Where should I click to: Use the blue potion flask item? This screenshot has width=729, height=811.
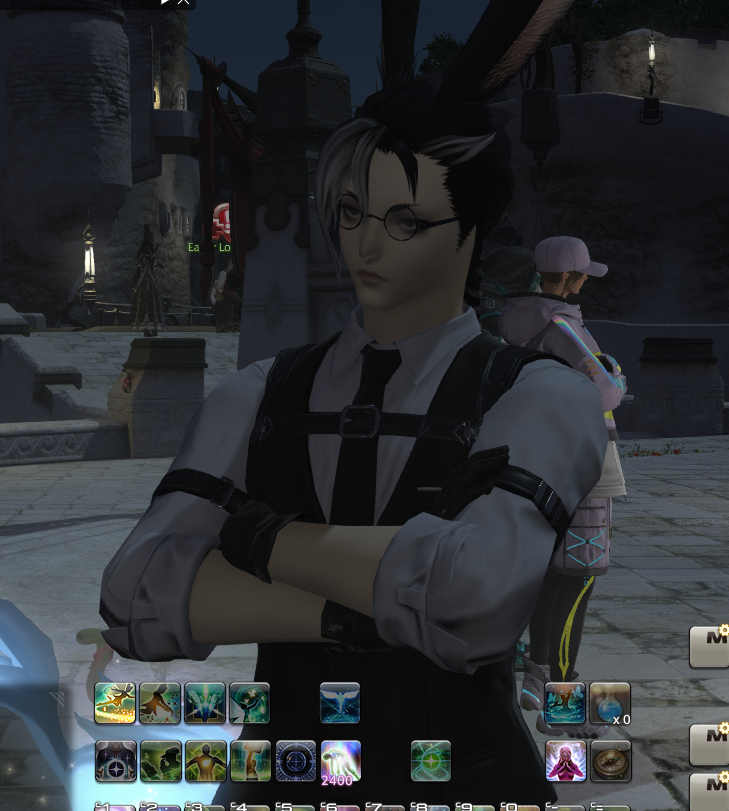(x=610, y=703)
